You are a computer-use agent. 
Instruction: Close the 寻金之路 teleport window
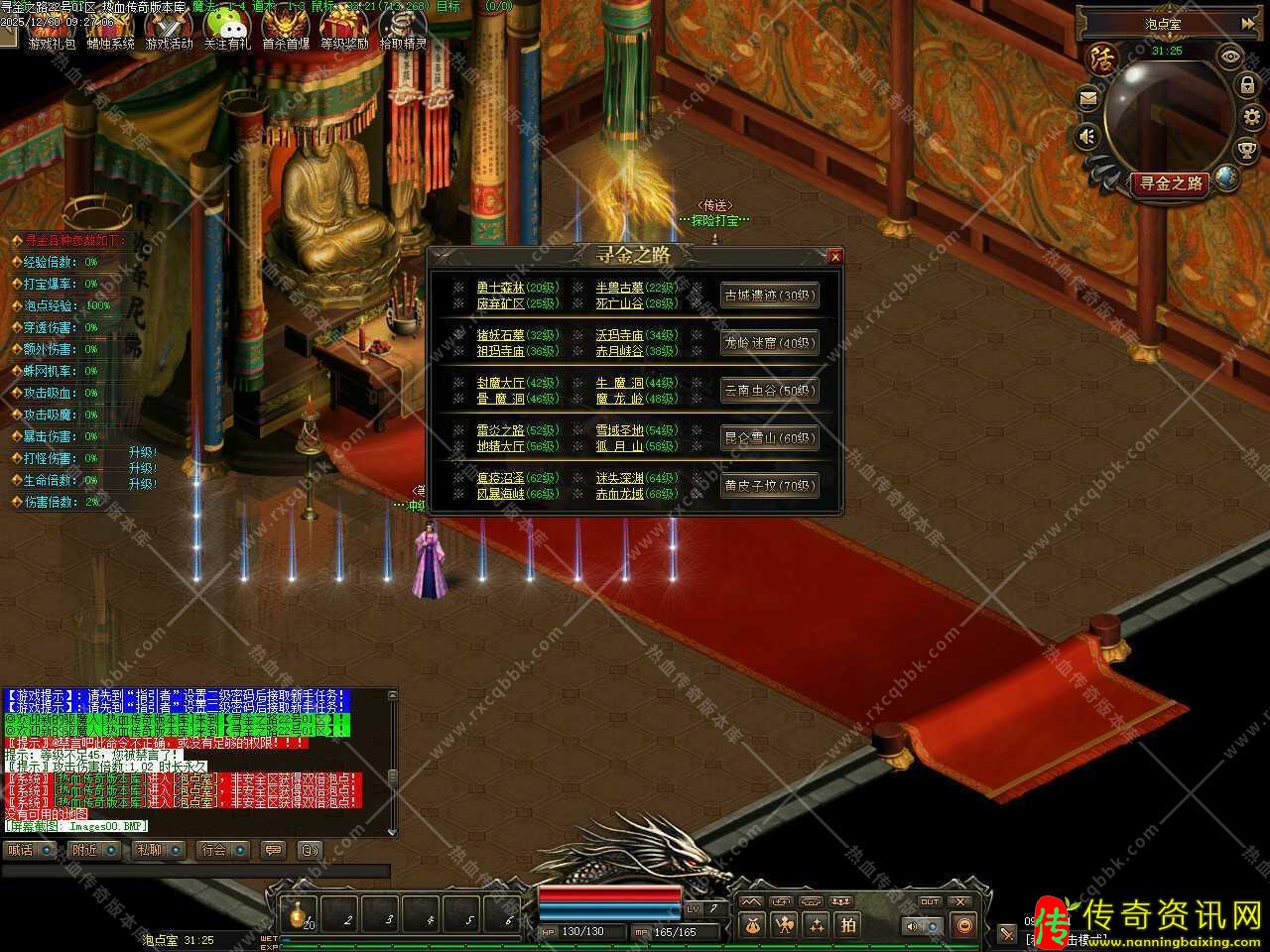[834, 257]
